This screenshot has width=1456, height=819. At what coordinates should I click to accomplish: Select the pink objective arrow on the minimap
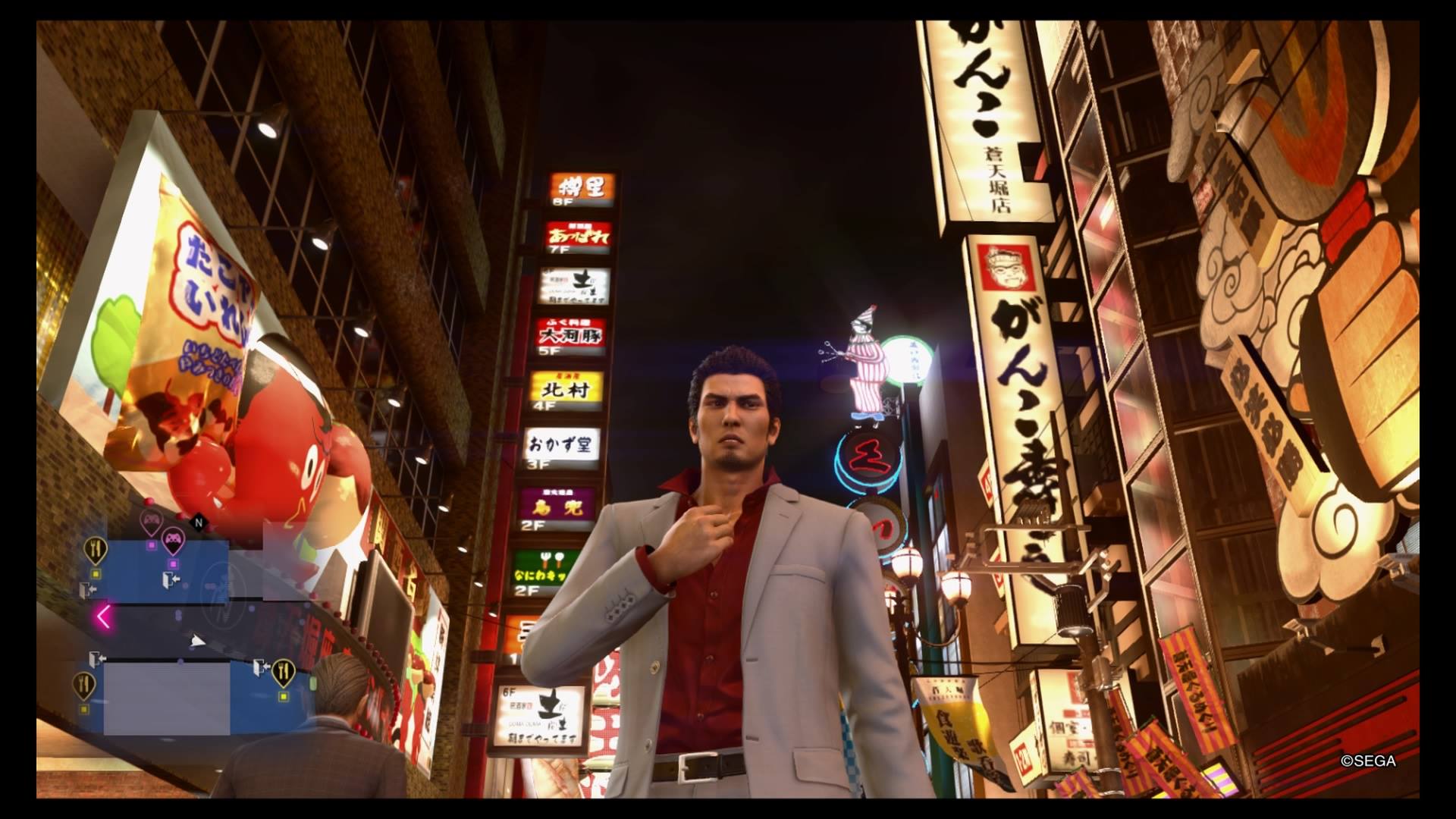104,616
